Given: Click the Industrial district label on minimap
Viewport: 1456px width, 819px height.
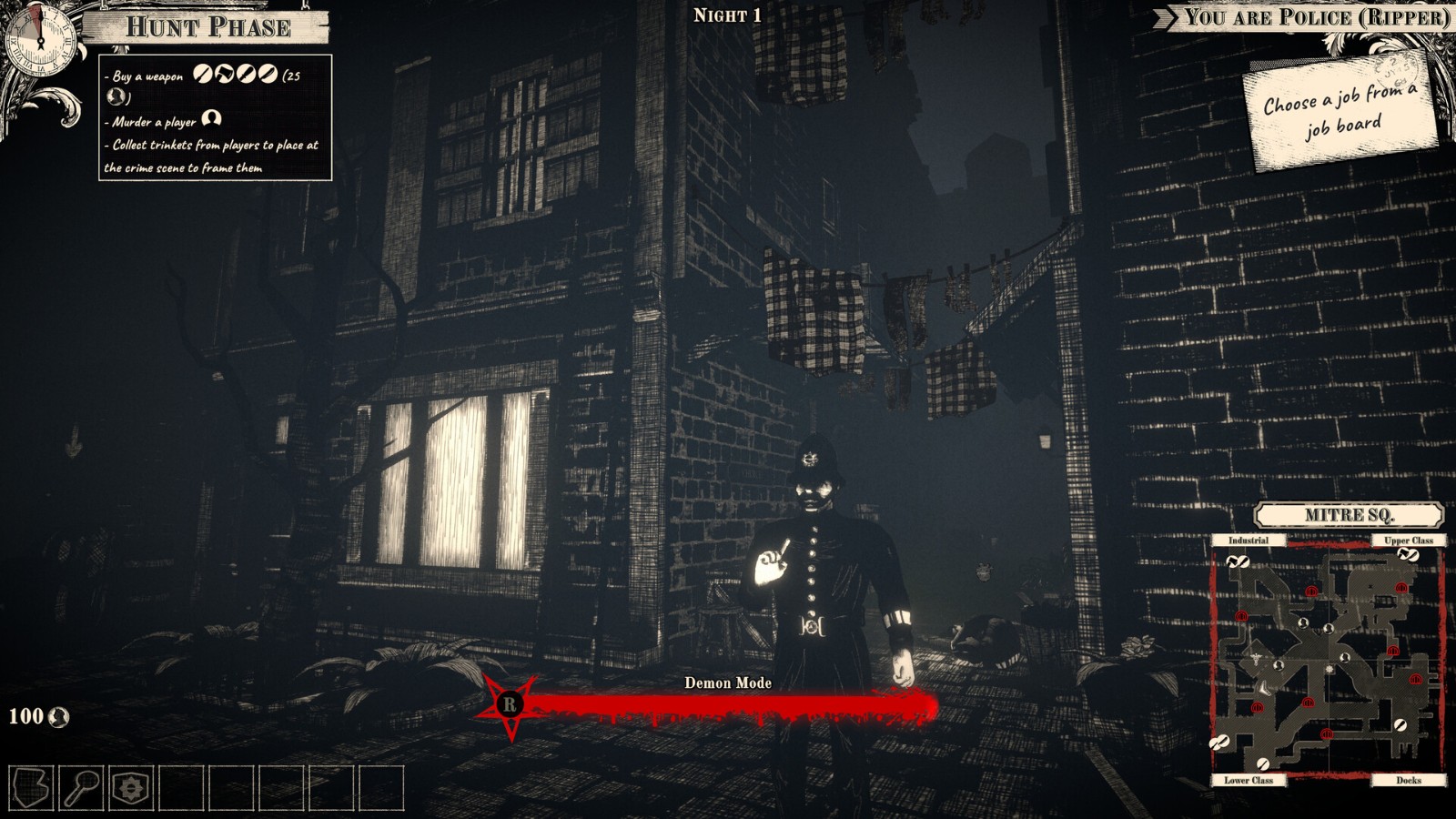Looking at the screenshot, I should (x=1248, y=541).
